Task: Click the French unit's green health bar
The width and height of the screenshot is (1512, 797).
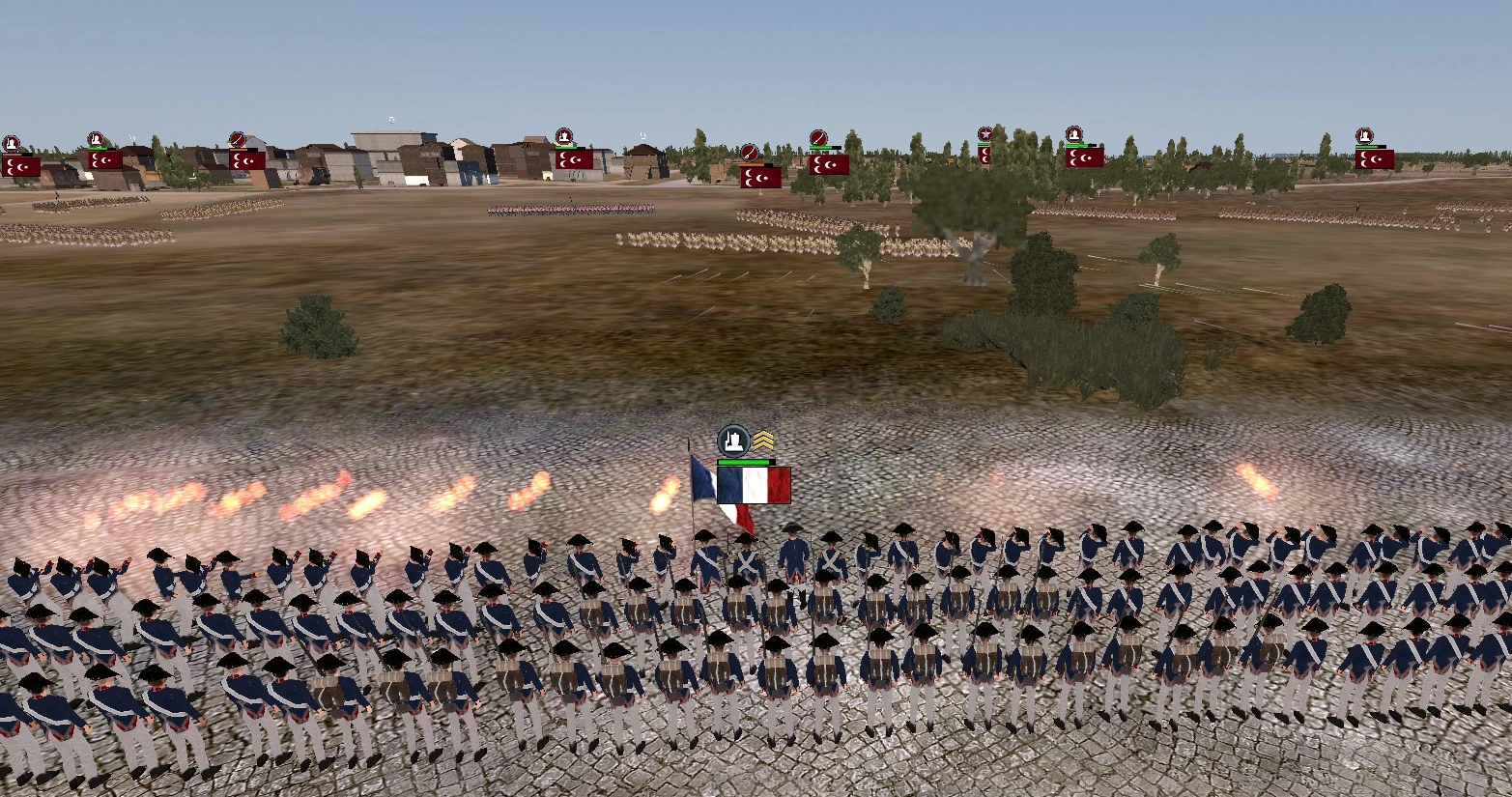Action: [745, 462]
